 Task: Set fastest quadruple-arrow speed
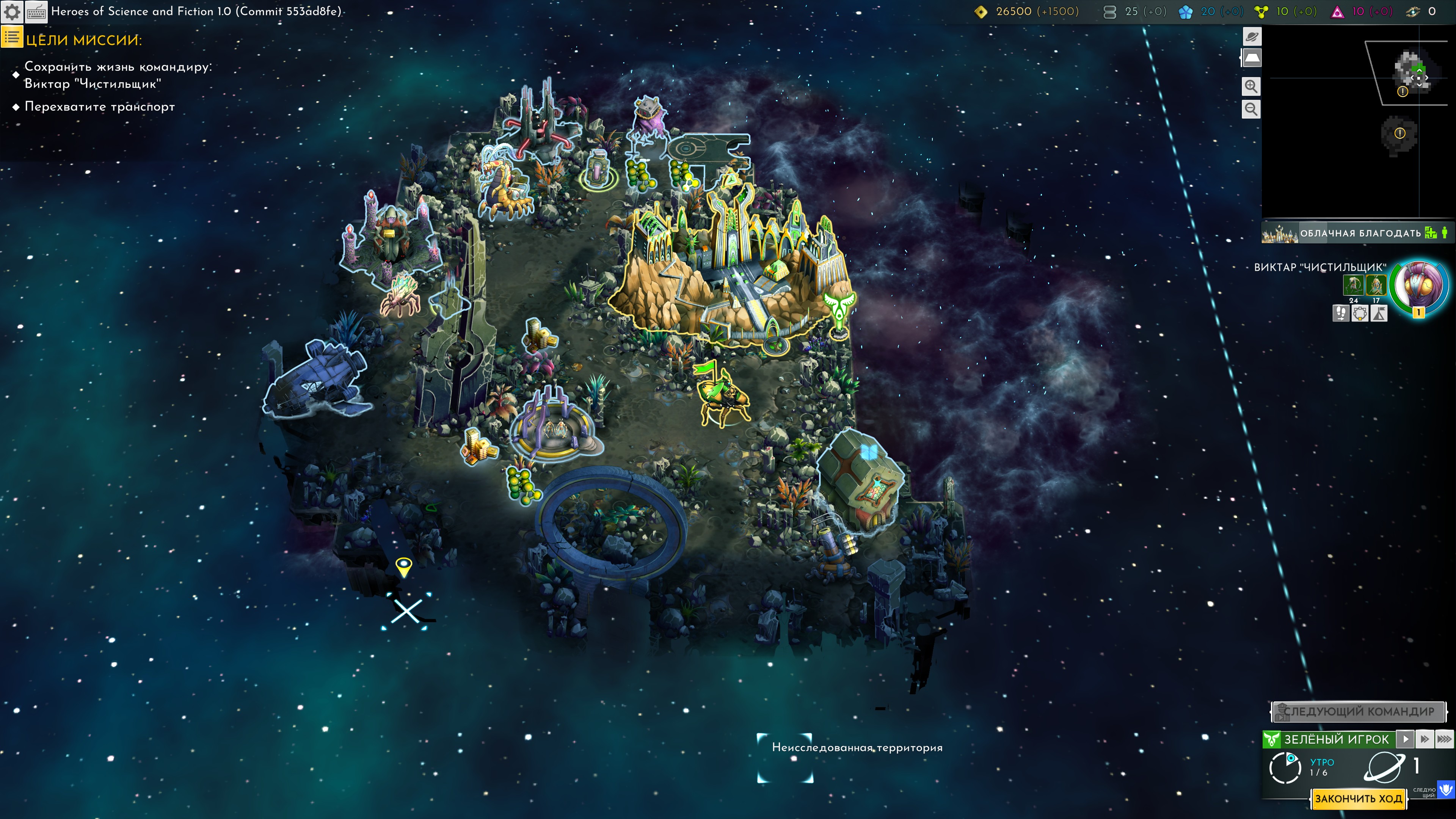coord(1444,739)
